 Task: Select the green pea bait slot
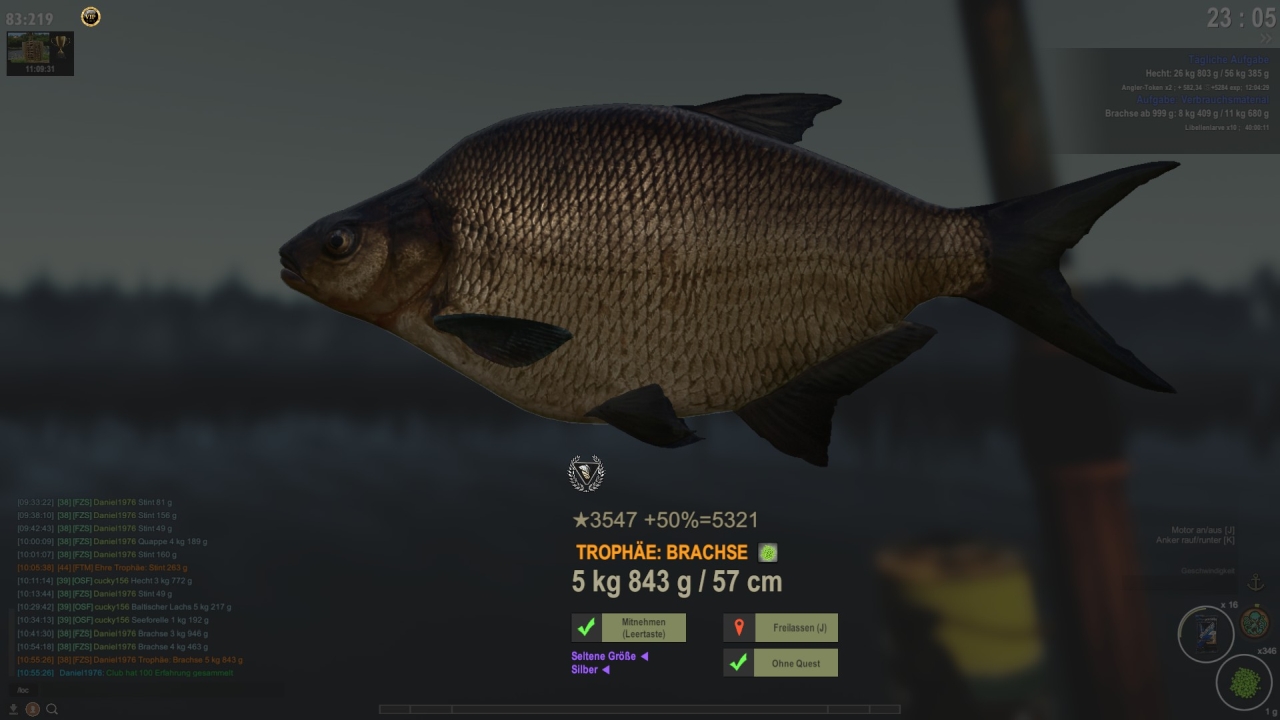click(1243, 683)
